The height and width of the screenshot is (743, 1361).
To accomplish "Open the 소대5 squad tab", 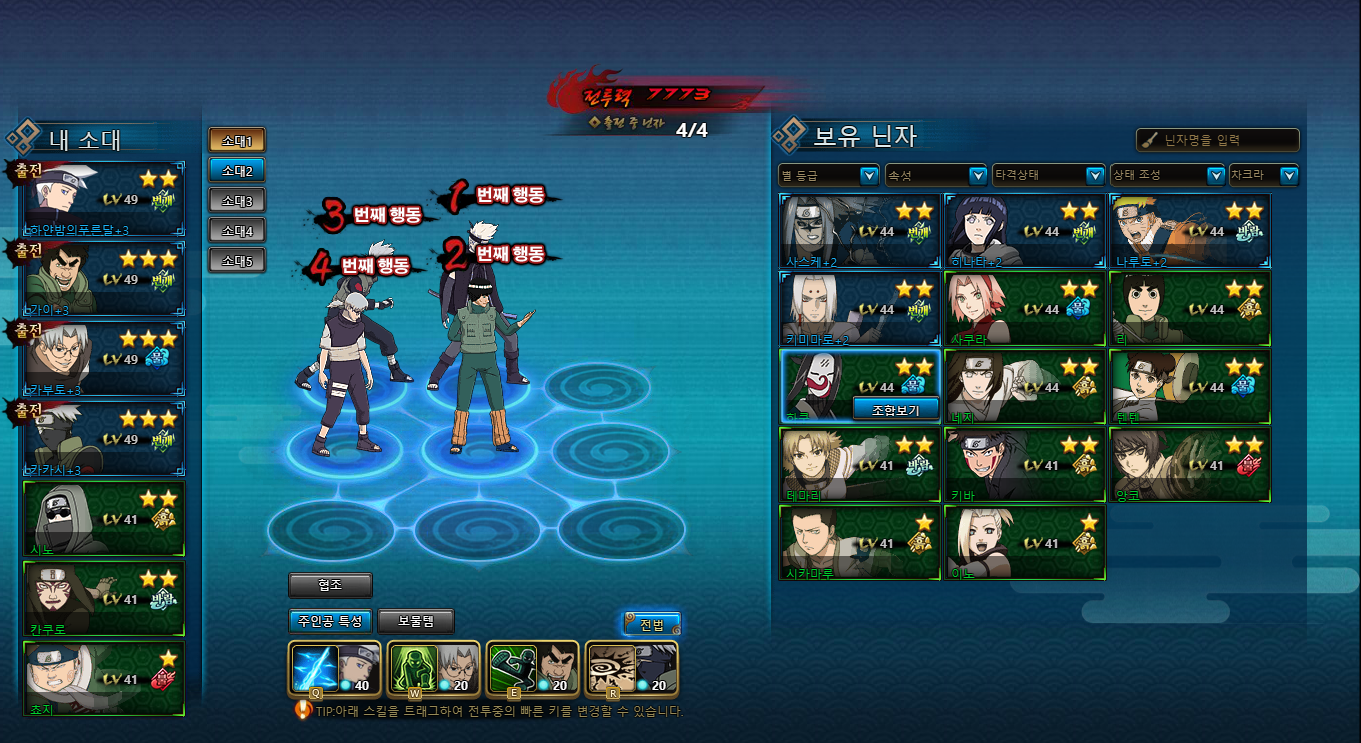I will tap(237, 261).
